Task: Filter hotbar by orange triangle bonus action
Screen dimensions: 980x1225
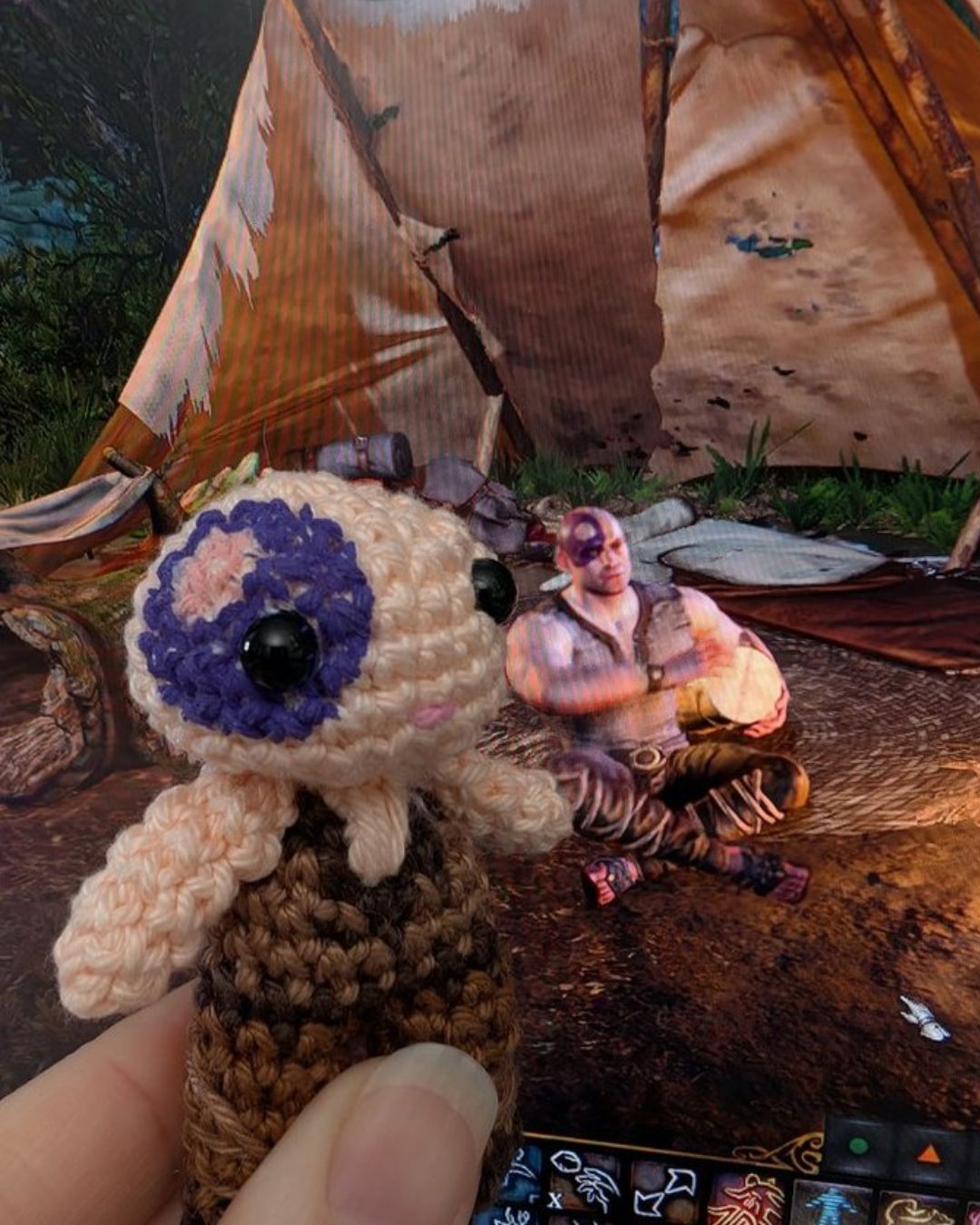Action: tap(927, 1153)
